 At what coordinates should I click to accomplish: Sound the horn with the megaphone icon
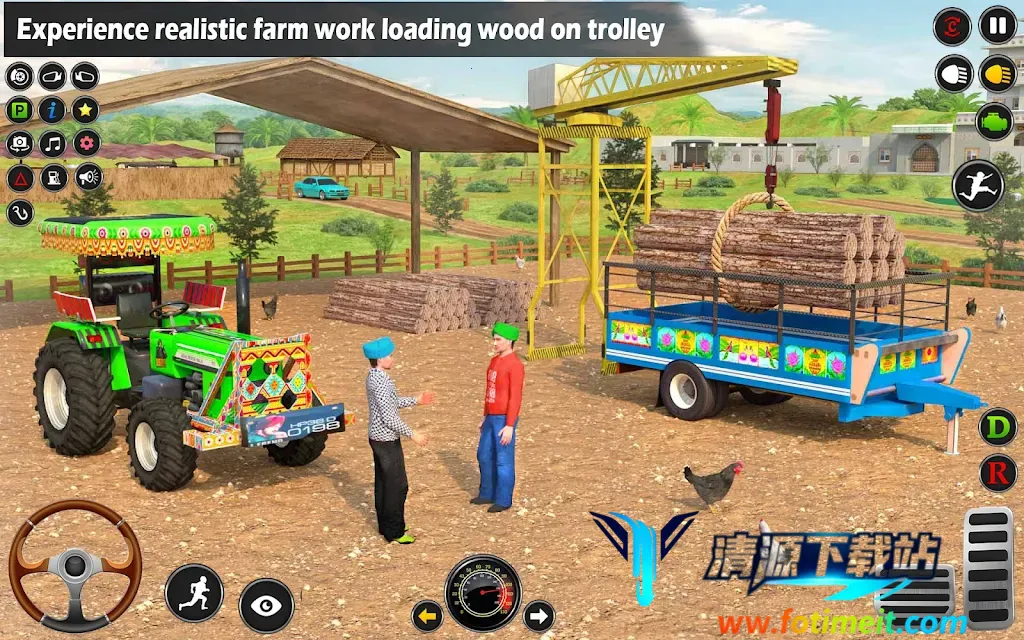pyautogui.click(x=88, y=178)
